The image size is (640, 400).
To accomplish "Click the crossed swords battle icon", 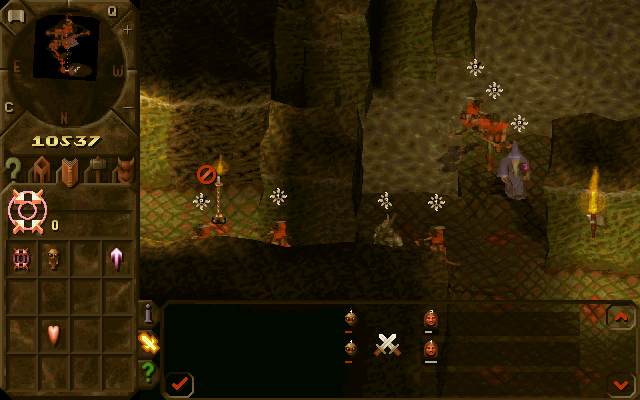I will pyautogui.click(x=388, y=345).
